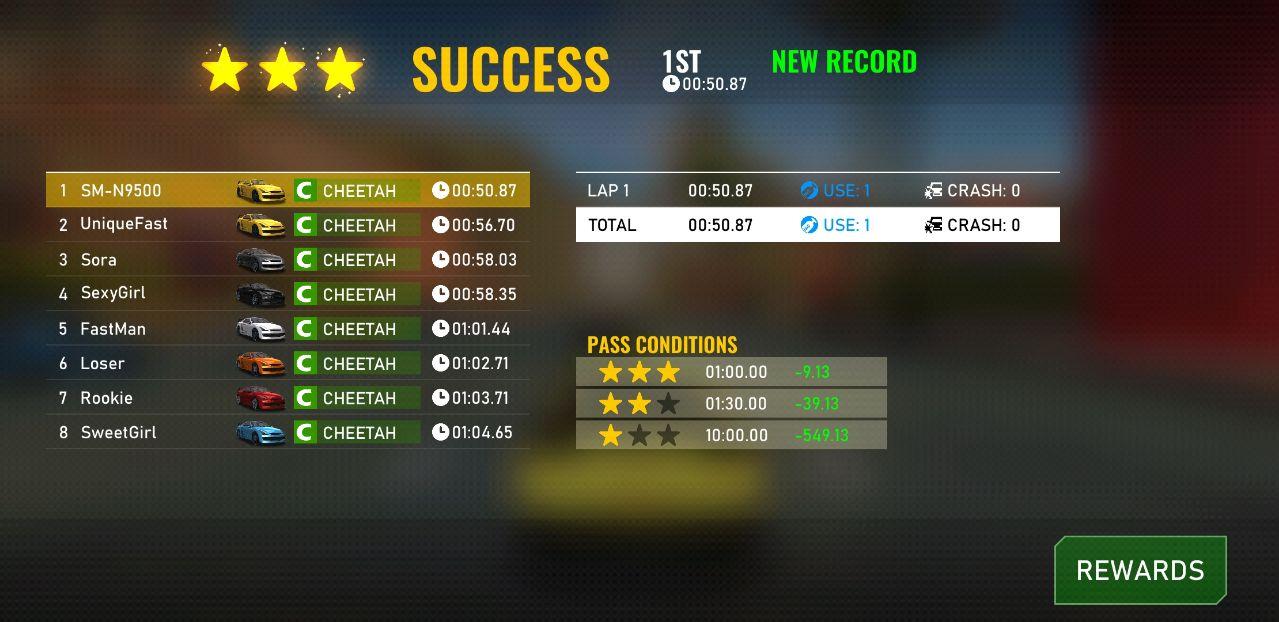
Task: Select SM-N9500 leaderboard row
Action: pos(288,190)
